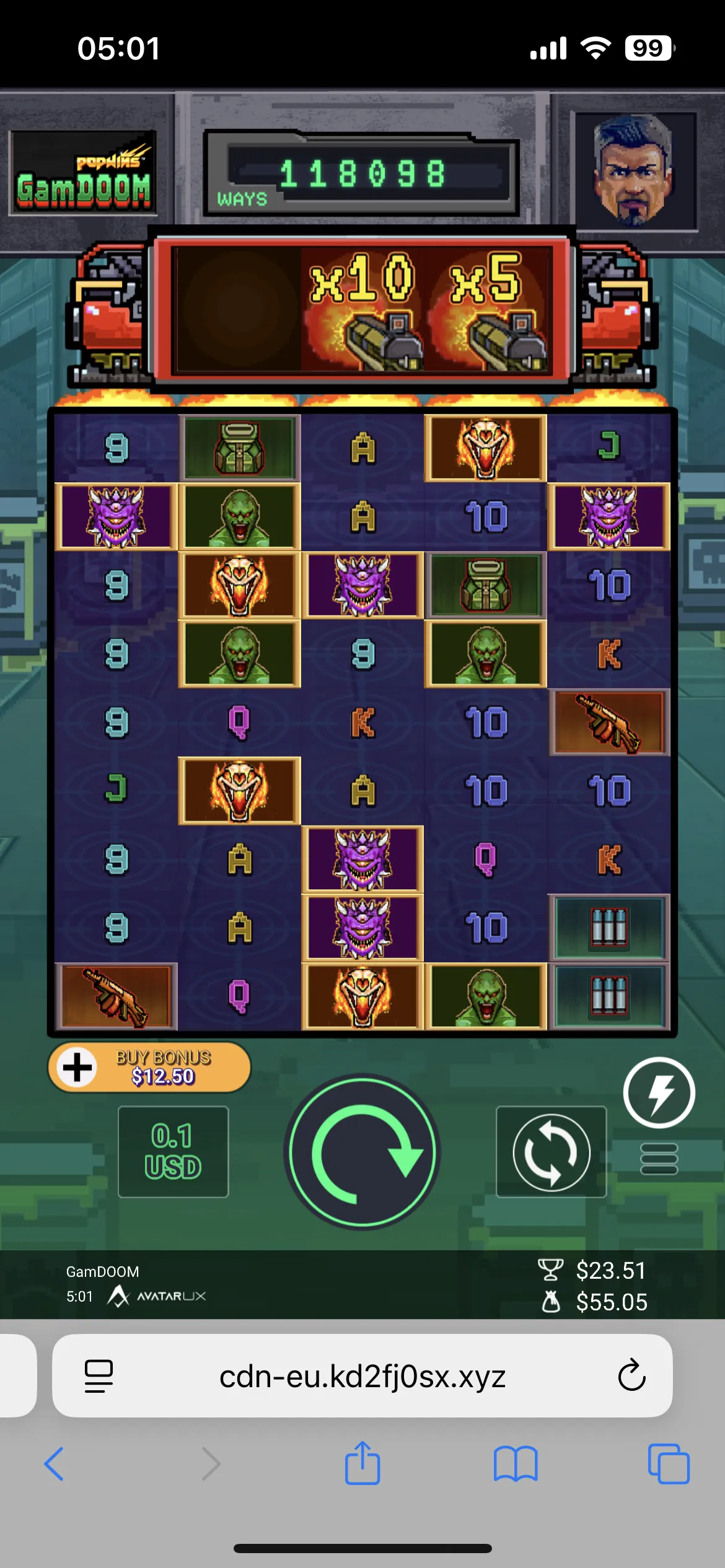Open the browser bookmarks icon
This screenshot has width=725, height=1568.
pos(516,1464)
